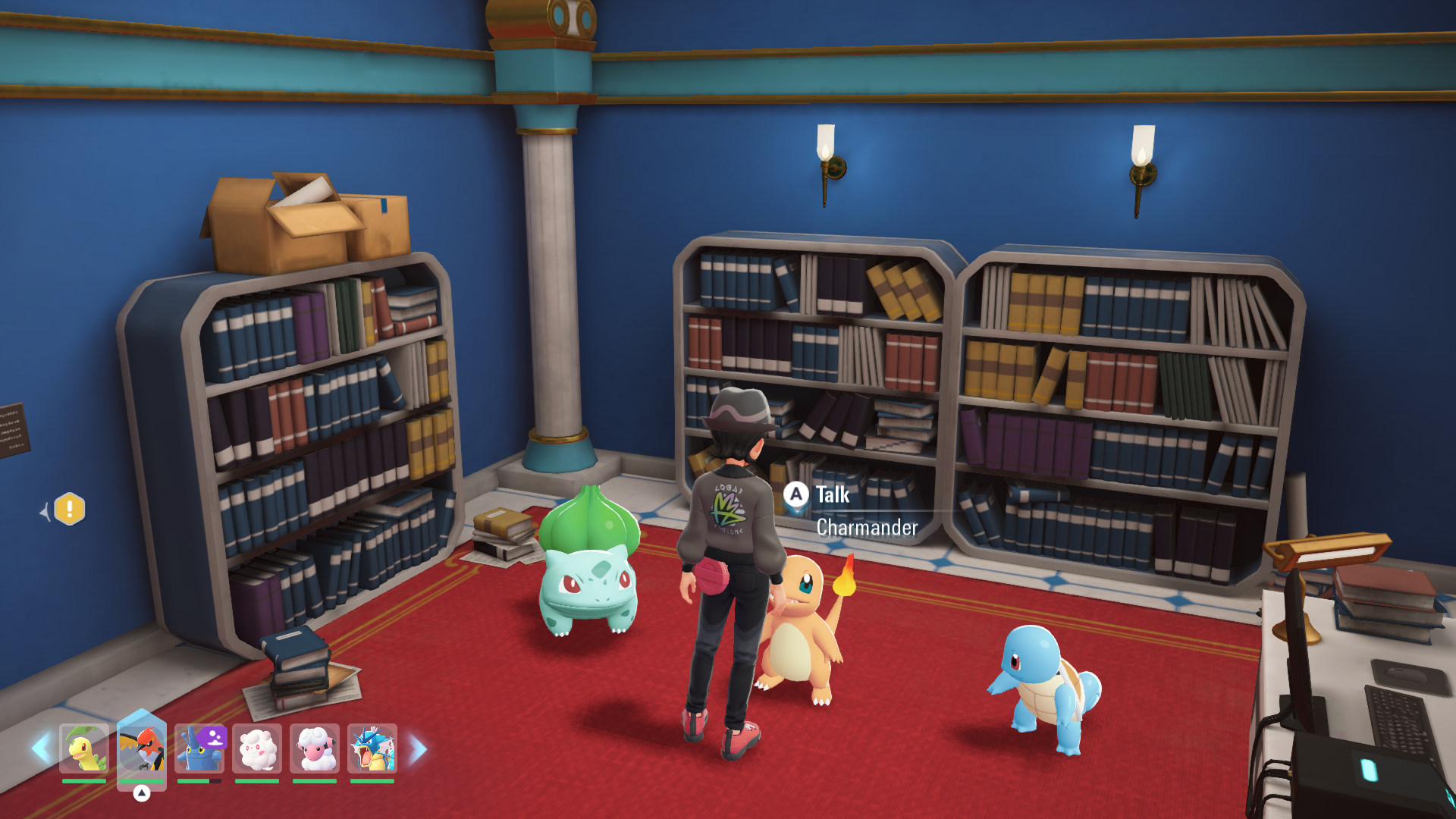Select the Swirlix party slot
Screen dimensions: 1456x819
pos(257,748)
